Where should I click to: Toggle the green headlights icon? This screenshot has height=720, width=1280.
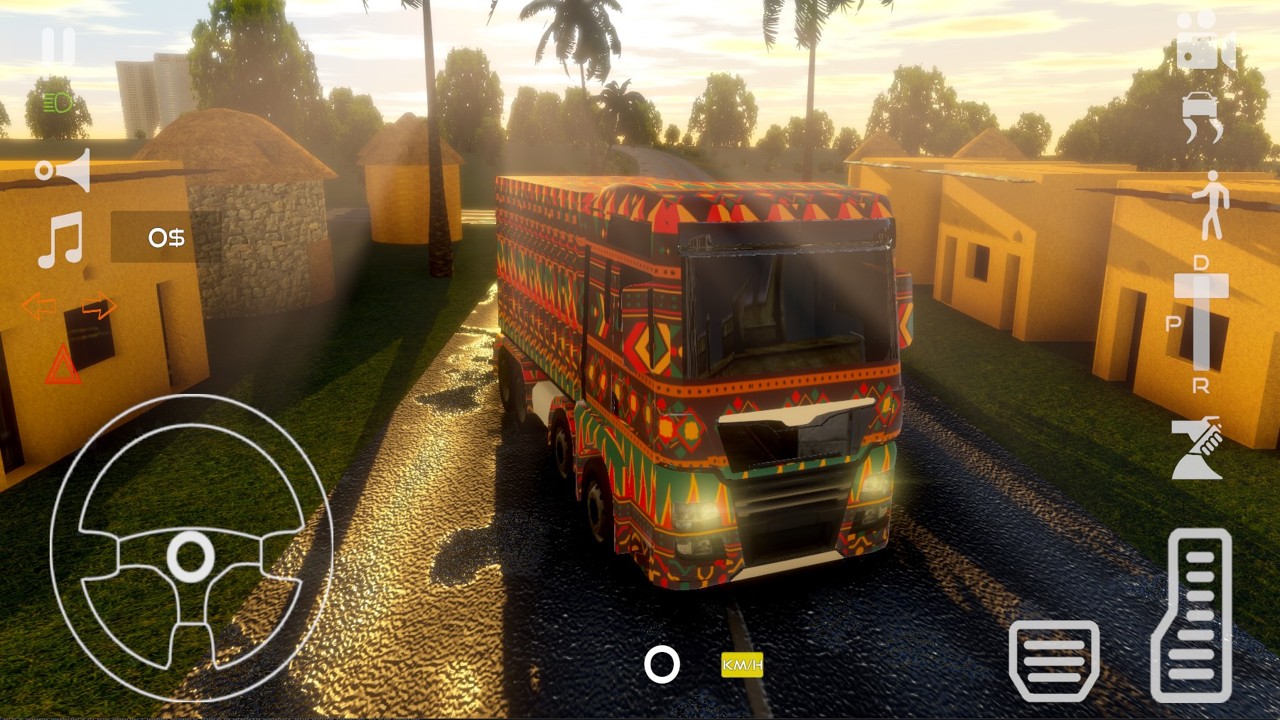point(58,102)
